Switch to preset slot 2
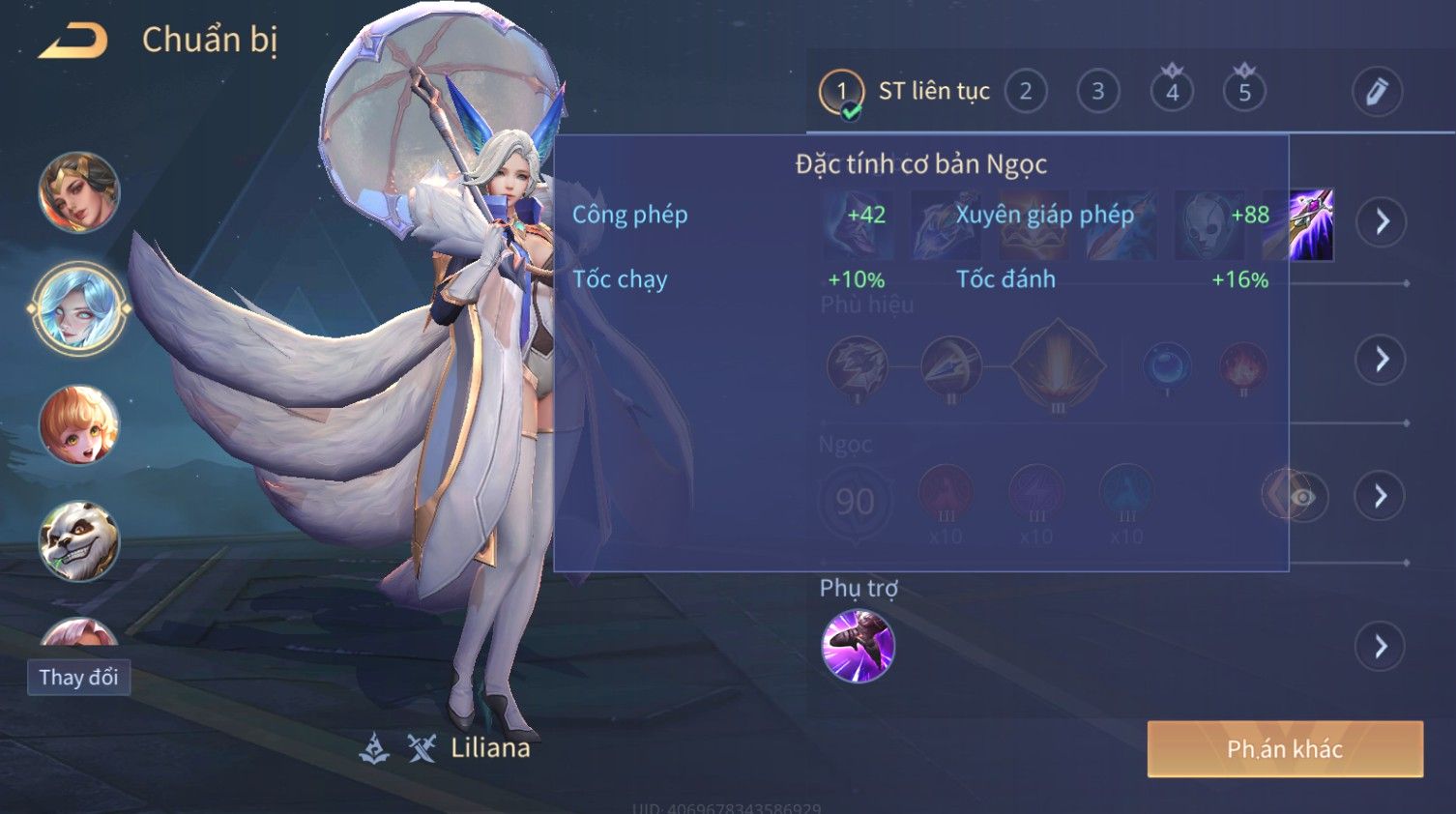 (1026, 92)
